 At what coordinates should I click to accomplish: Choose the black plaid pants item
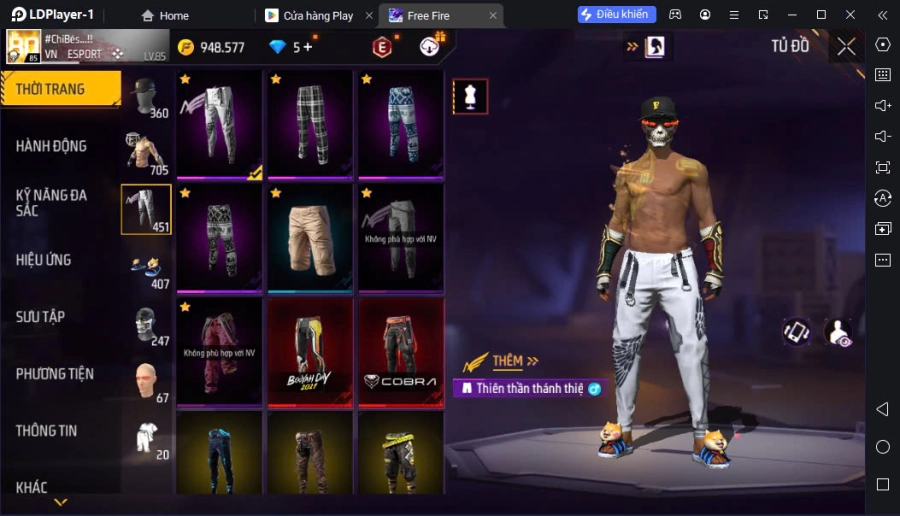(x=309, y=123)
